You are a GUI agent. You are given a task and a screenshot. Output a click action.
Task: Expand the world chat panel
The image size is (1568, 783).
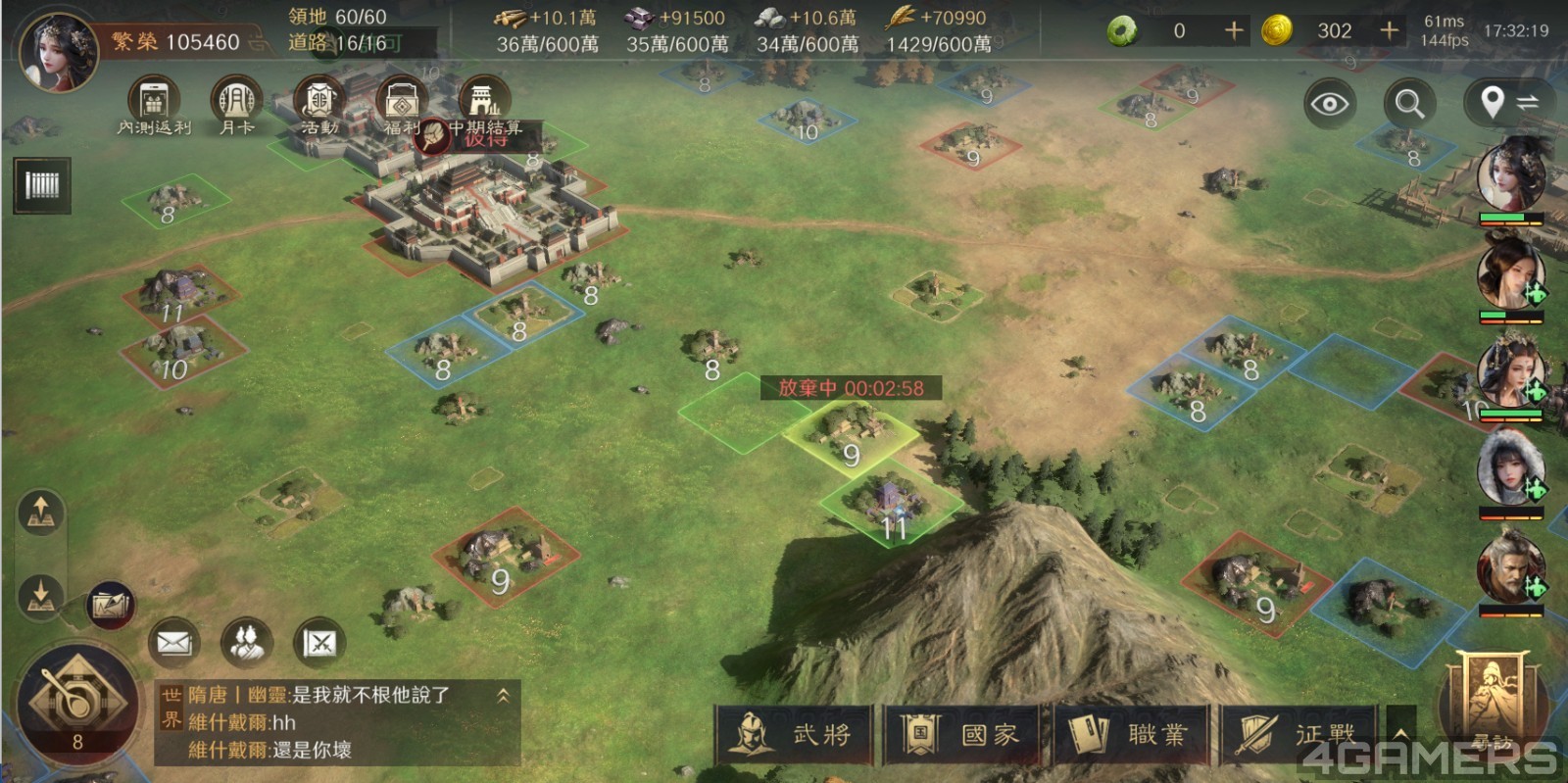tap(503, 696)
